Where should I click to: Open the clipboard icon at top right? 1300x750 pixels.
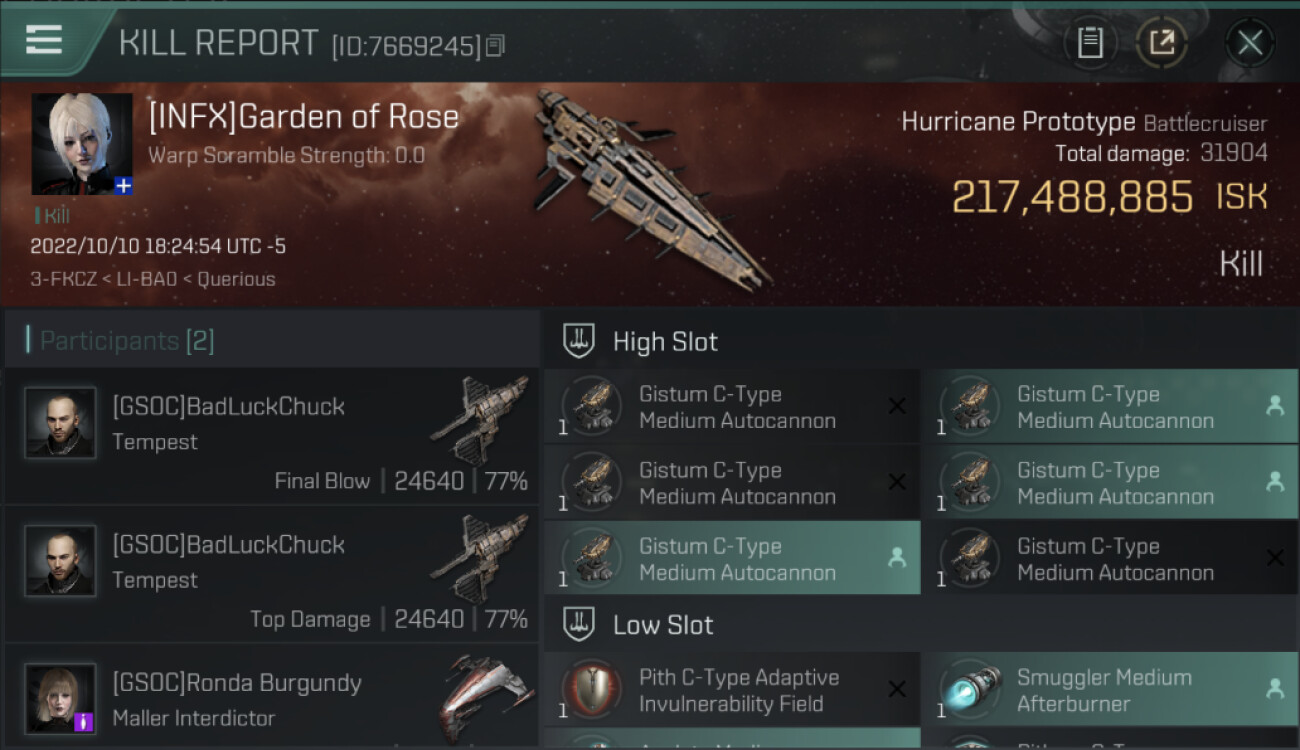point(1090,43)
